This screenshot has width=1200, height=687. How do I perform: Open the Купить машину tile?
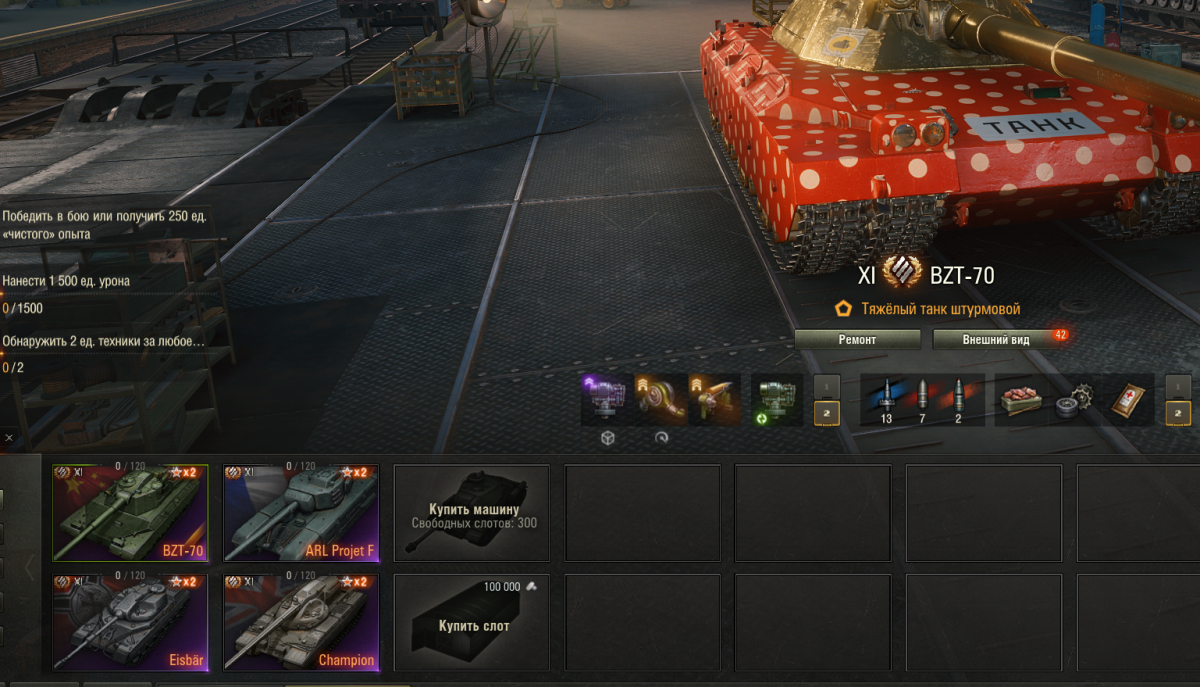[x=472, y=513]
